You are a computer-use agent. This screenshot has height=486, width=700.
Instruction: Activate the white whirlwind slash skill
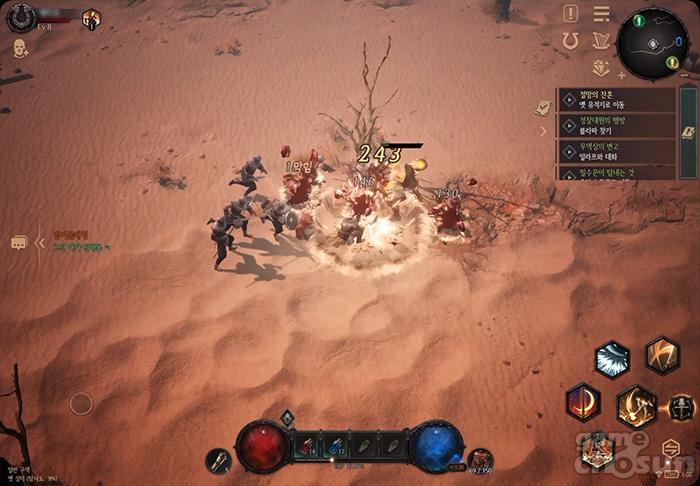pos(612,358)
